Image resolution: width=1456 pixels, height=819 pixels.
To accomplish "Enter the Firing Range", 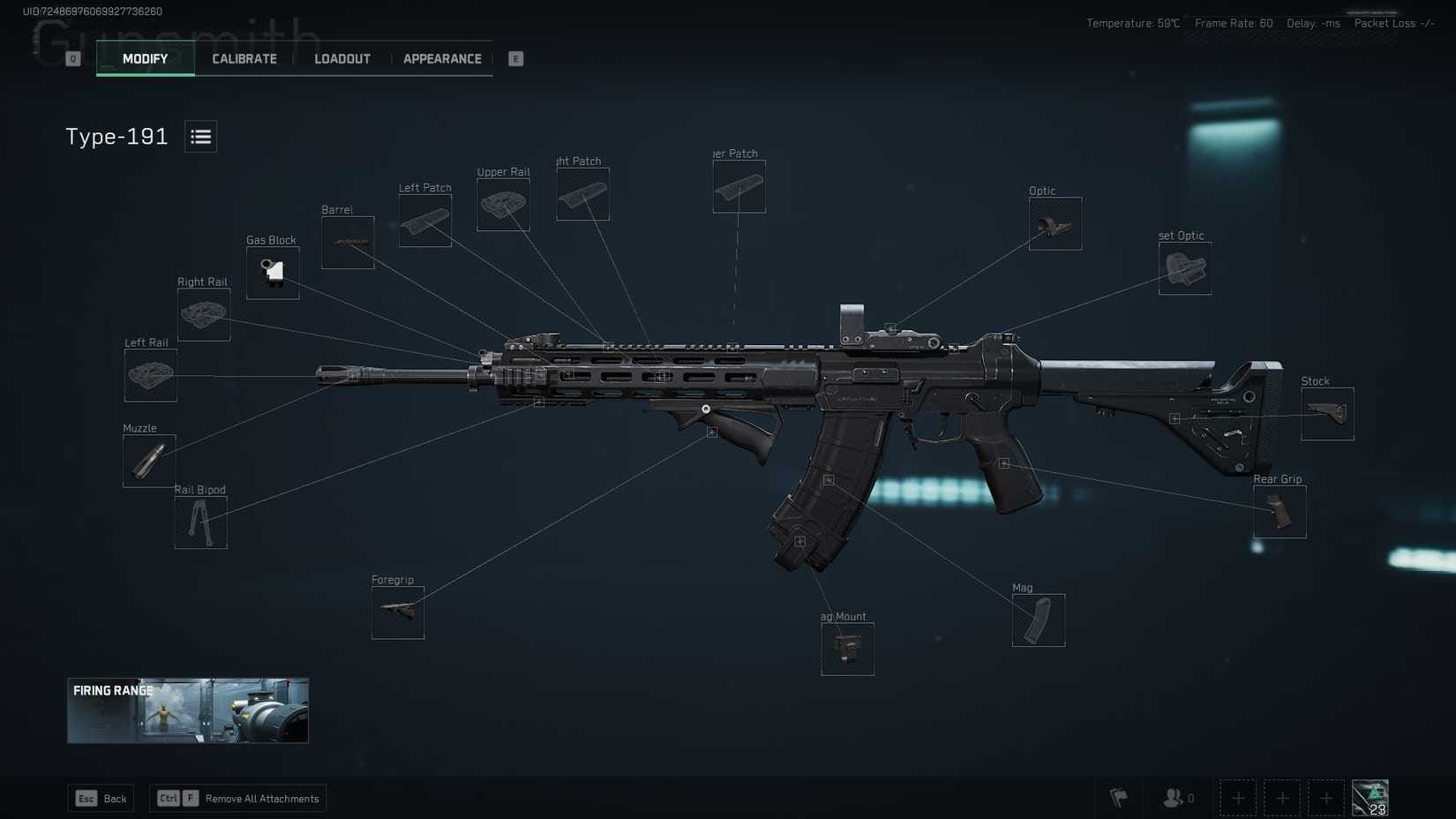I will (188, 710).
